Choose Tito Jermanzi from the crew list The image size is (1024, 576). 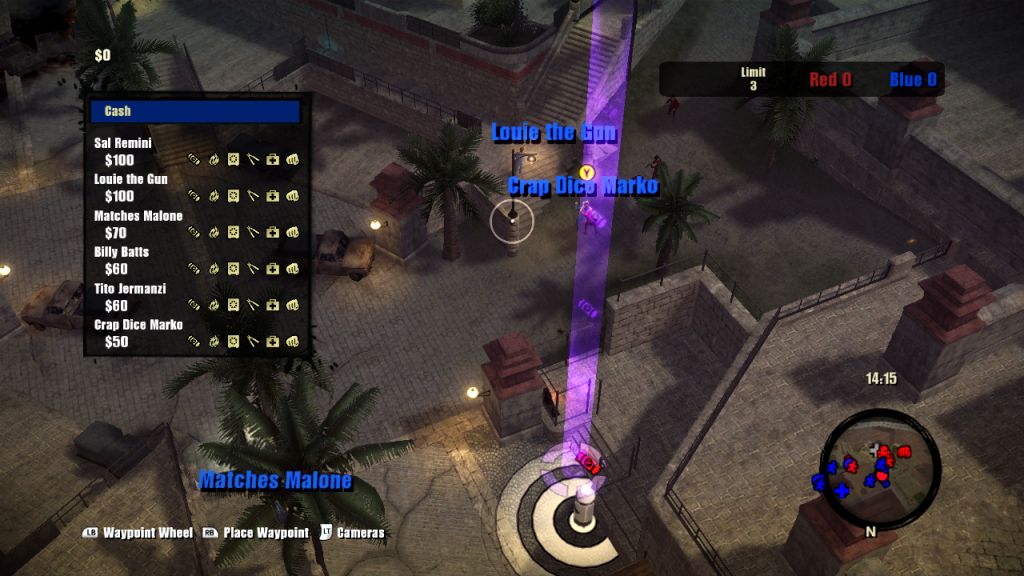pos(130,288)
